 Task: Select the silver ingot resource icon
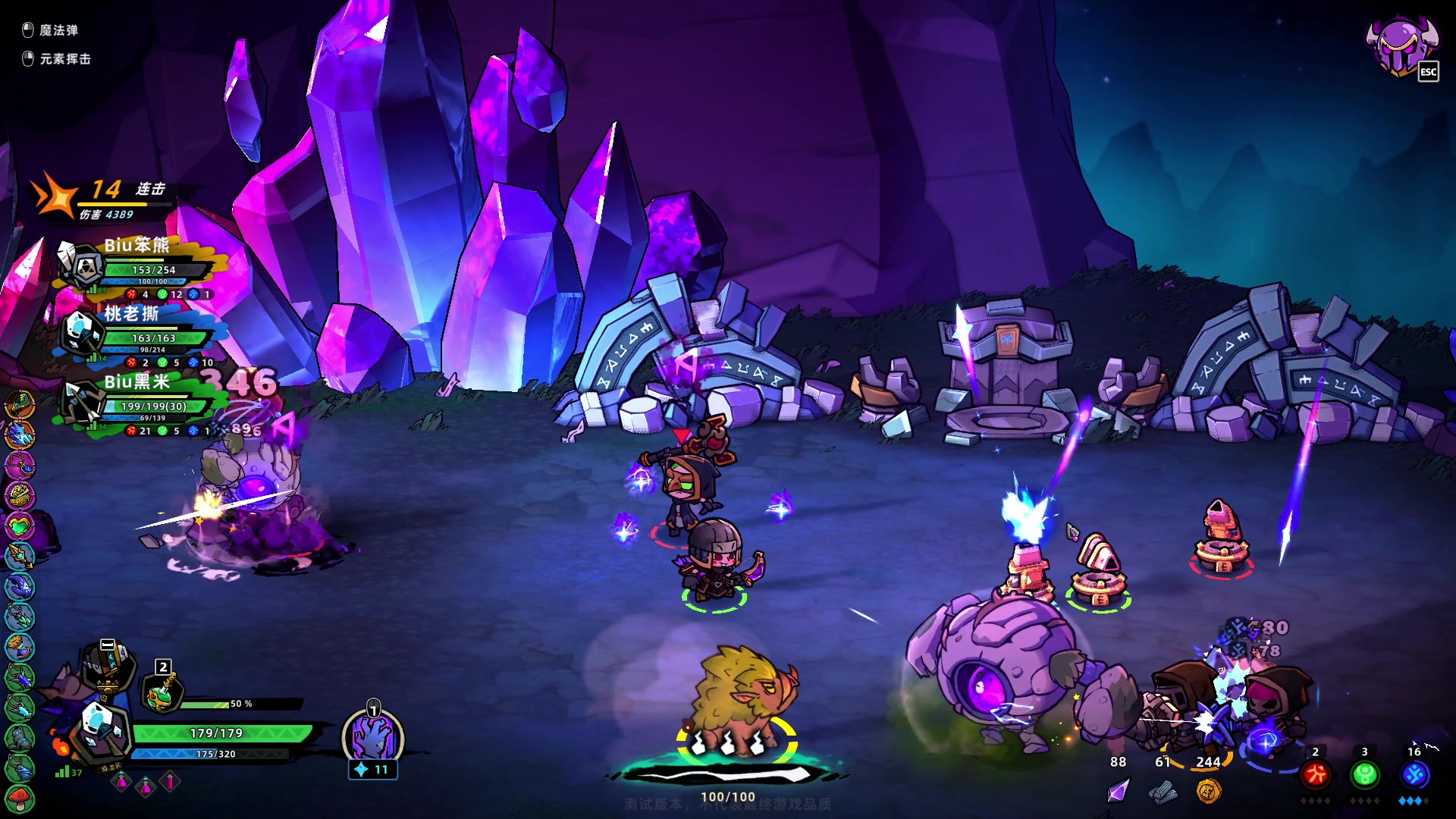(1163, 793)
